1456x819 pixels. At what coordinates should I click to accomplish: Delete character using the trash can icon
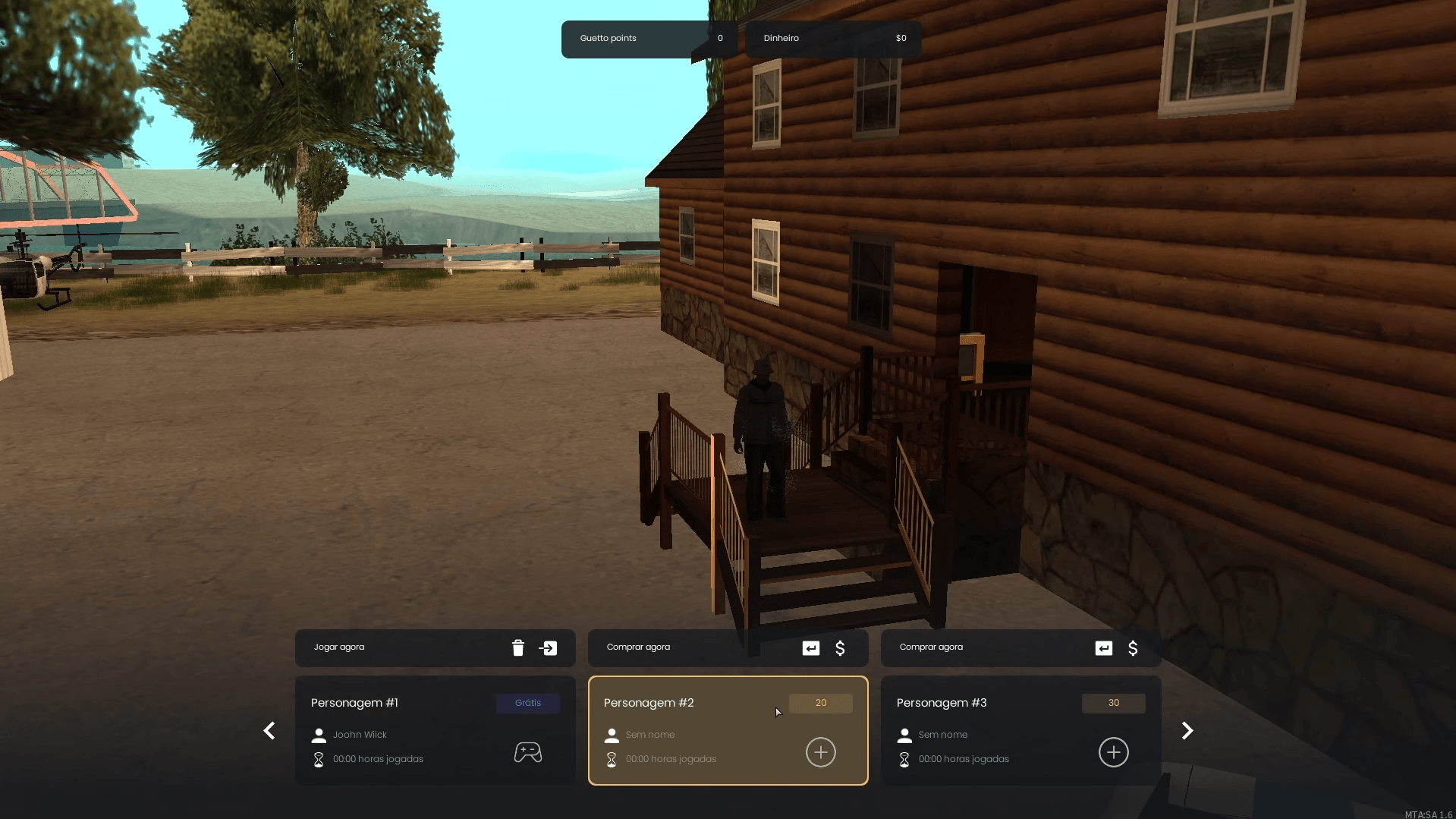point(518,648)
